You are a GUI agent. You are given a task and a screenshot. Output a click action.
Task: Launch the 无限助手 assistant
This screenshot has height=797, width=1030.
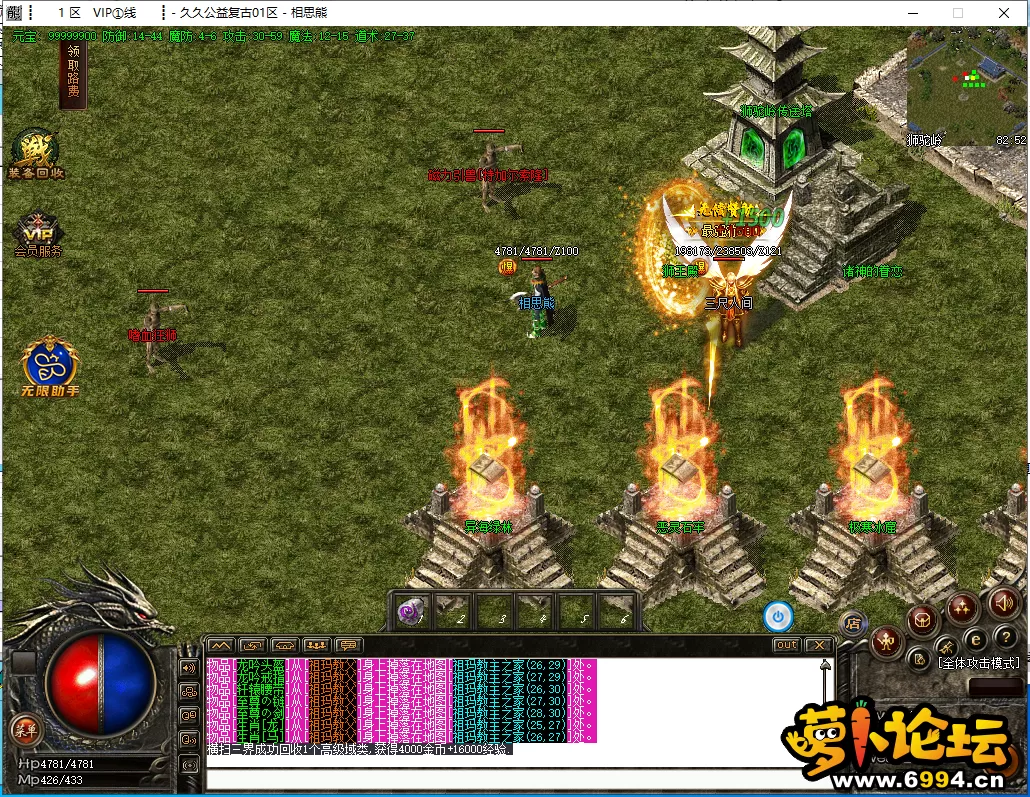pos(51,365)
